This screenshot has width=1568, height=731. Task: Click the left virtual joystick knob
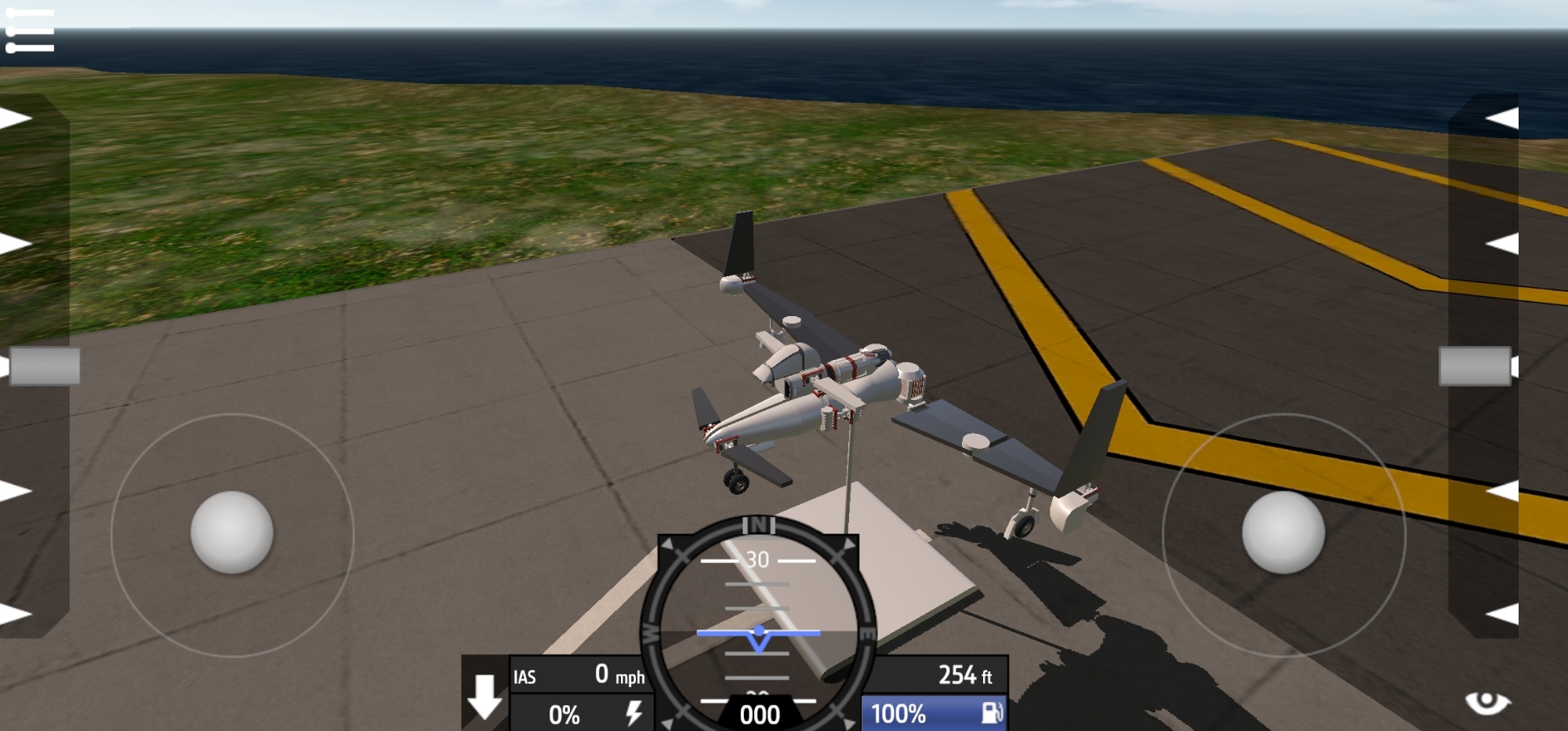tap(232, 533)
